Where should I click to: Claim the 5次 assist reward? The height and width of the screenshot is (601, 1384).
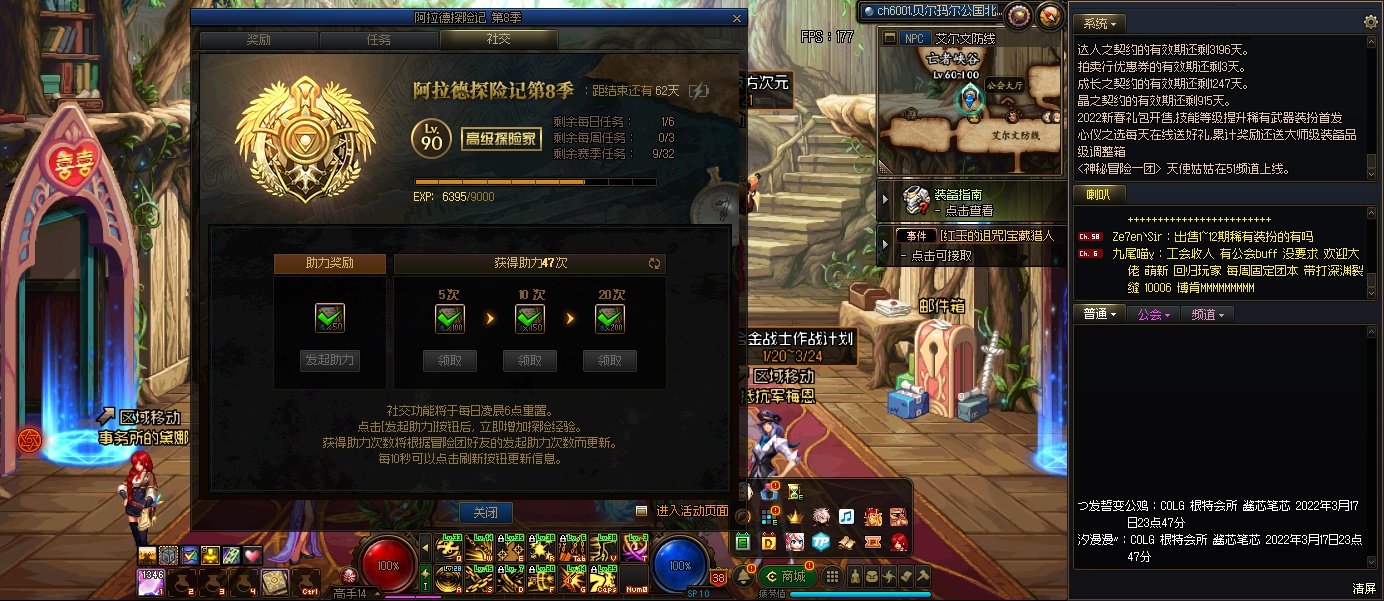click(449, 361)
